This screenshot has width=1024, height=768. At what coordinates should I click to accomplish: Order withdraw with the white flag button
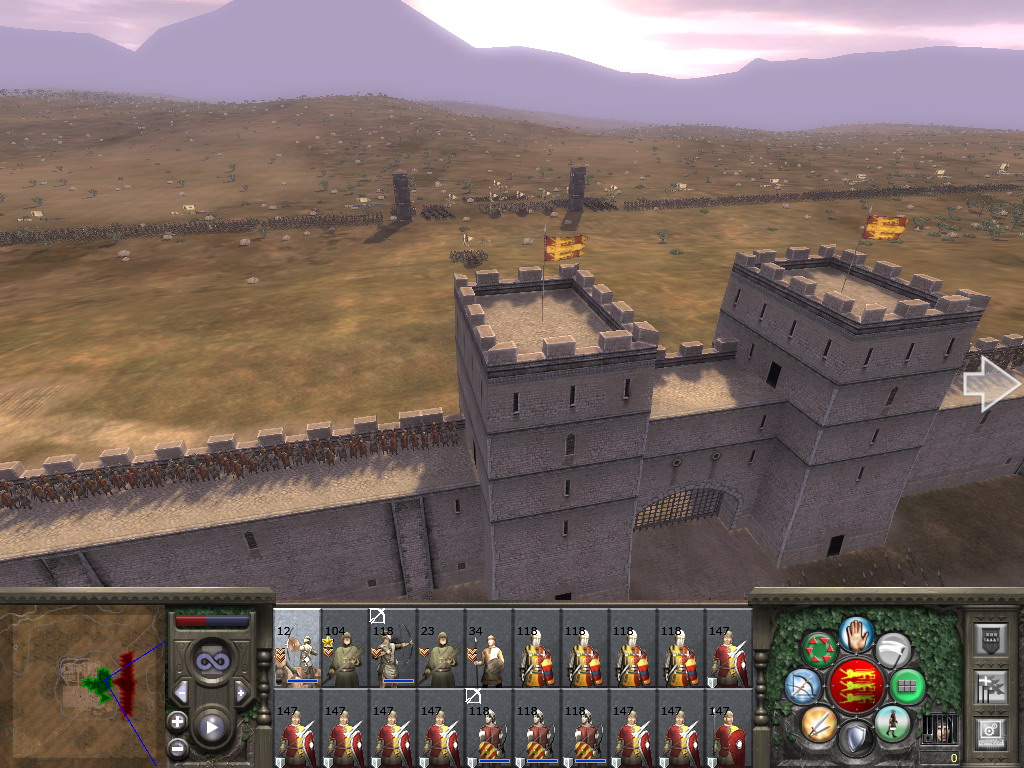(892, 650)
